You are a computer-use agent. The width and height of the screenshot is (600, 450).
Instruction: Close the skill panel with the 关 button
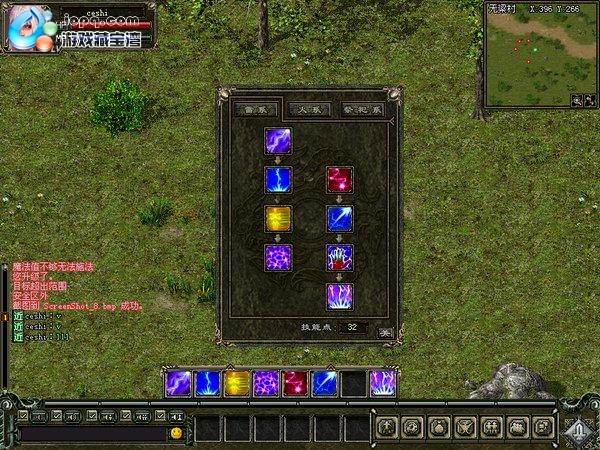pyautogui.click(x=384, y=327)
